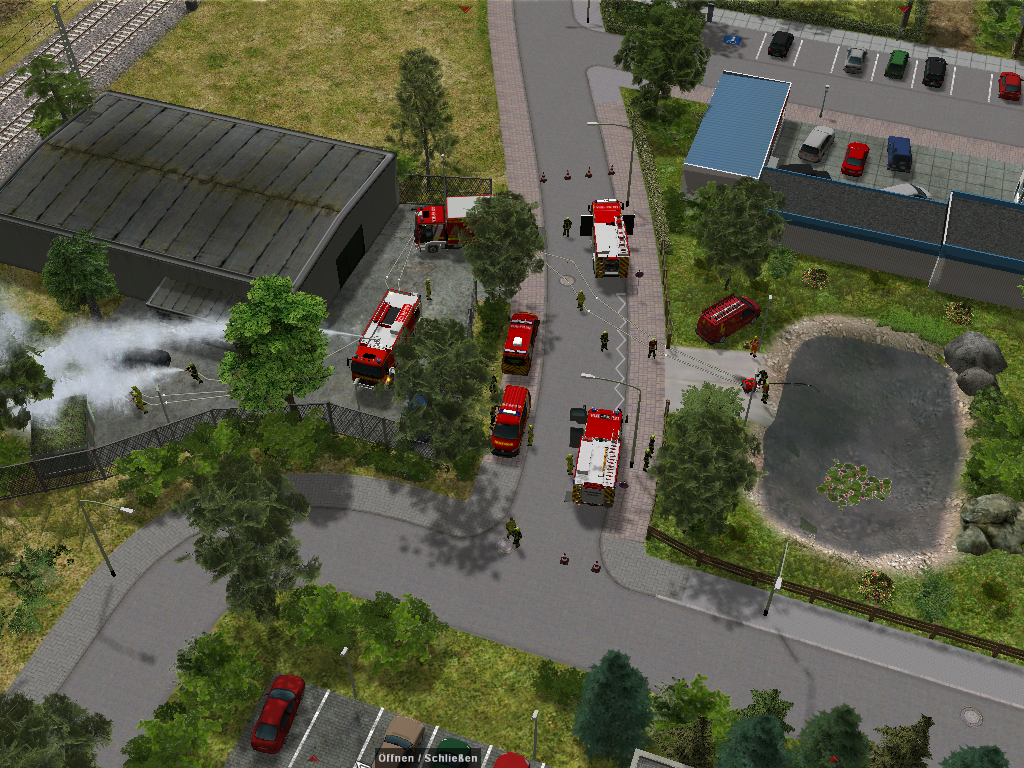The width and height of the screenshot is (1024, 768).
Task: Click the Öffnen / Schließen label
Action: pos(428,757)
